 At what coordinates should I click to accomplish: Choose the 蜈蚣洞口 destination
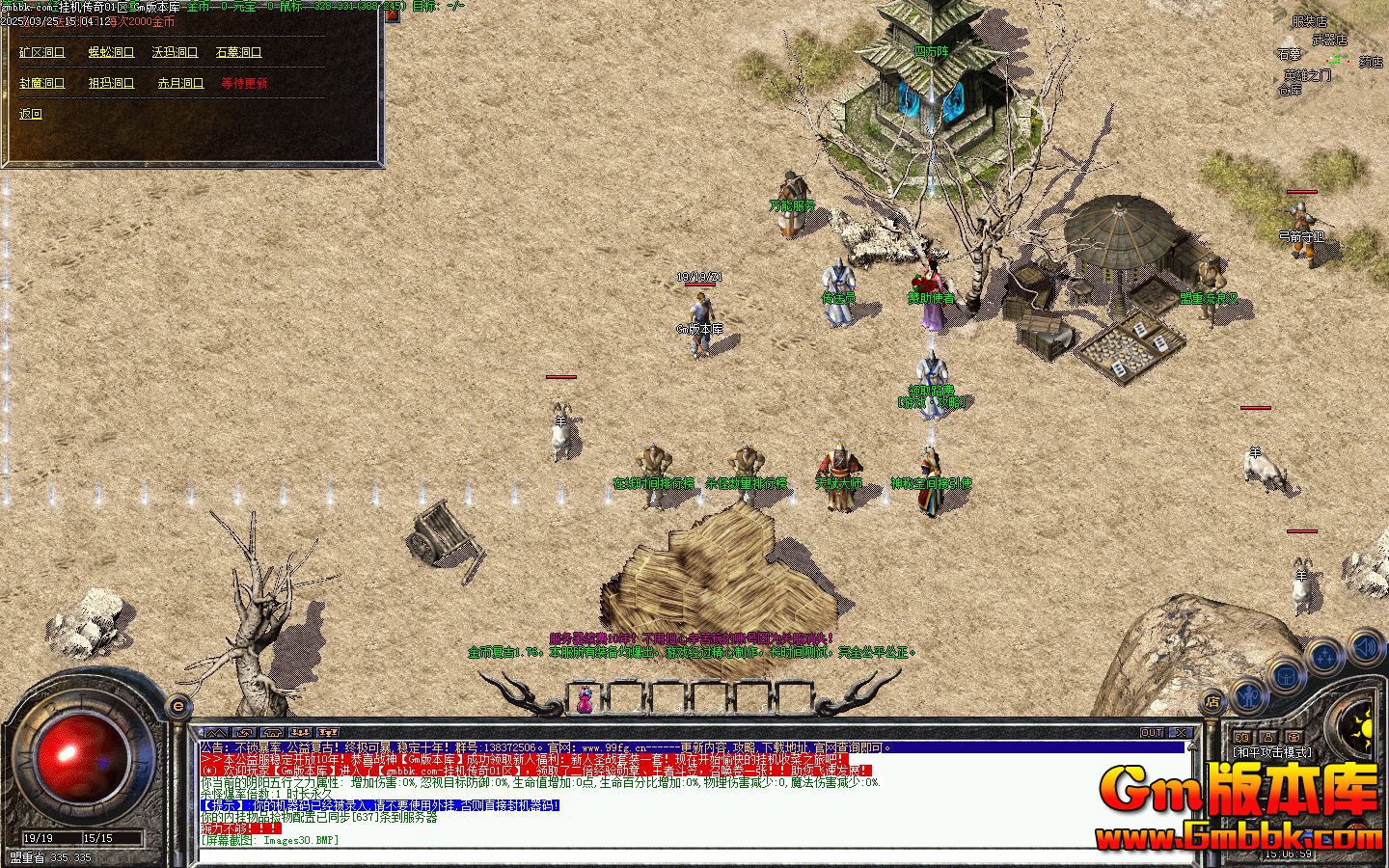(x=111, y=53)
